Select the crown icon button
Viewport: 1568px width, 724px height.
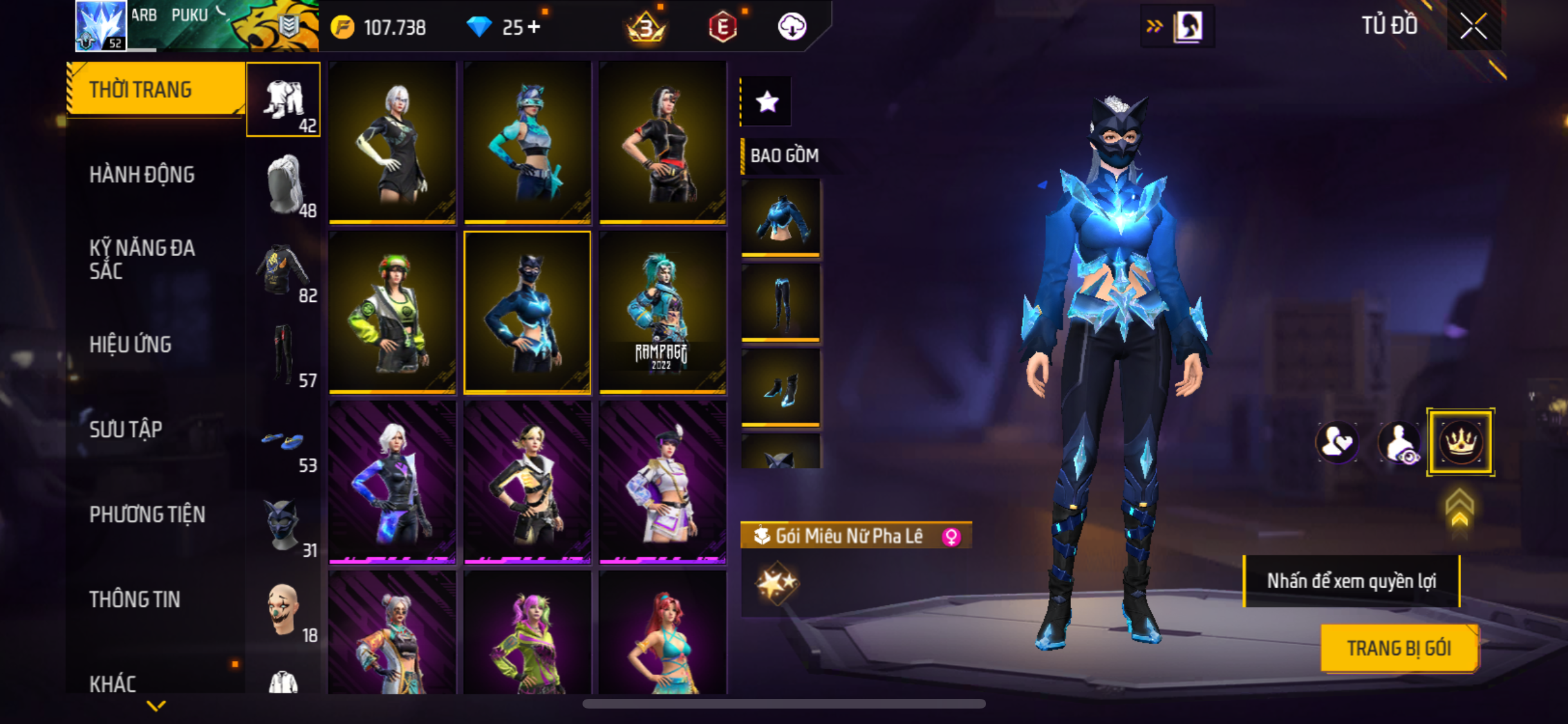1460,442
